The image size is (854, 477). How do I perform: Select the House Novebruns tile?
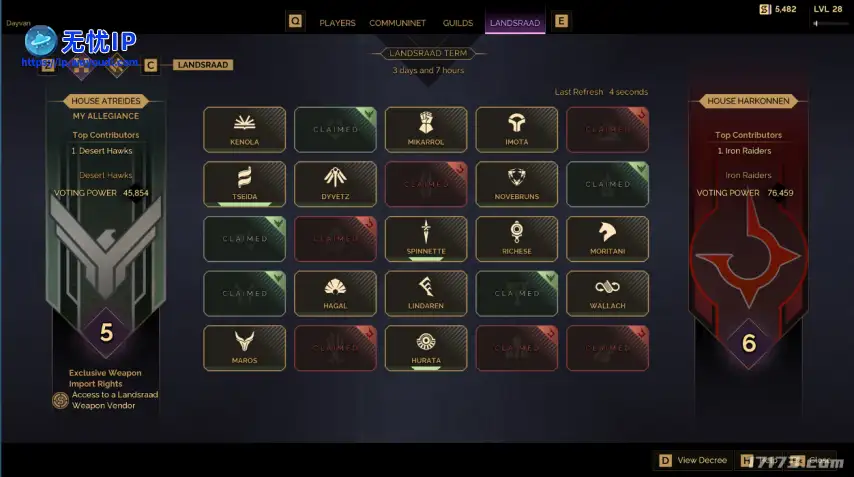517,184
